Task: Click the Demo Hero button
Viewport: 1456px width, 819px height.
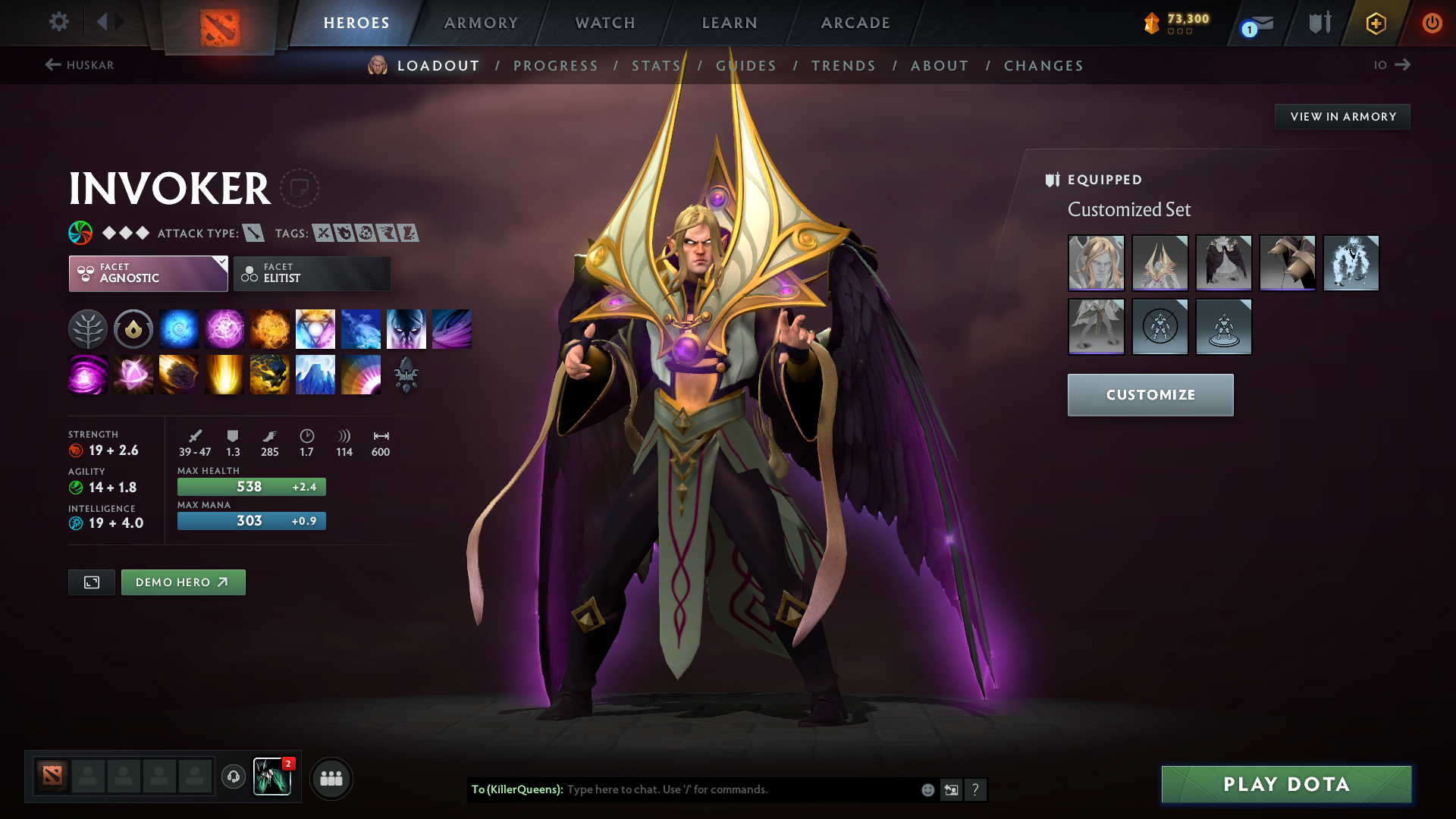Action: [x=183, y=582]
